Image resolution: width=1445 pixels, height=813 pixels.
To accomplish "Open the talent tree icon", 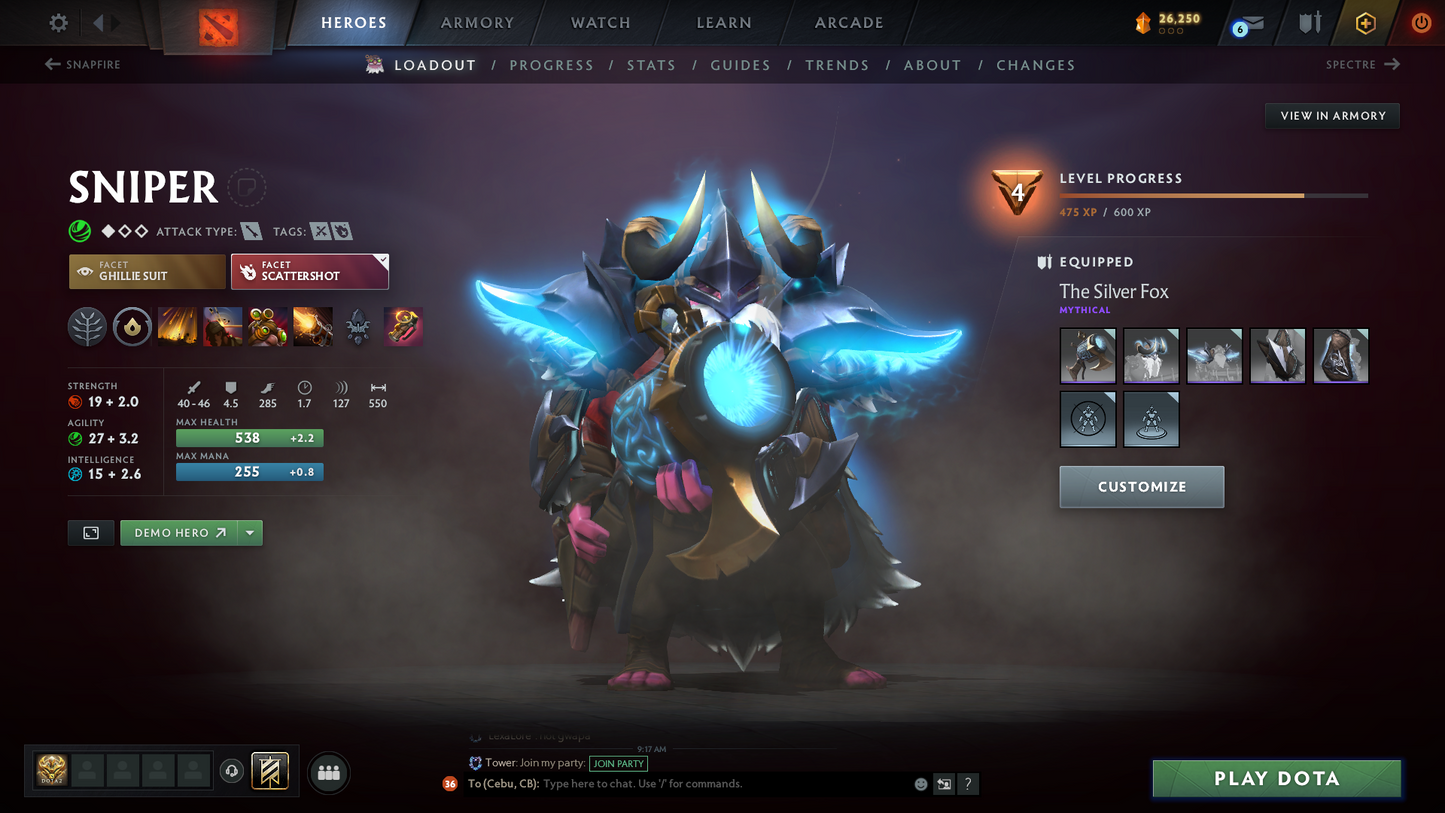I will tap(87, 326).
